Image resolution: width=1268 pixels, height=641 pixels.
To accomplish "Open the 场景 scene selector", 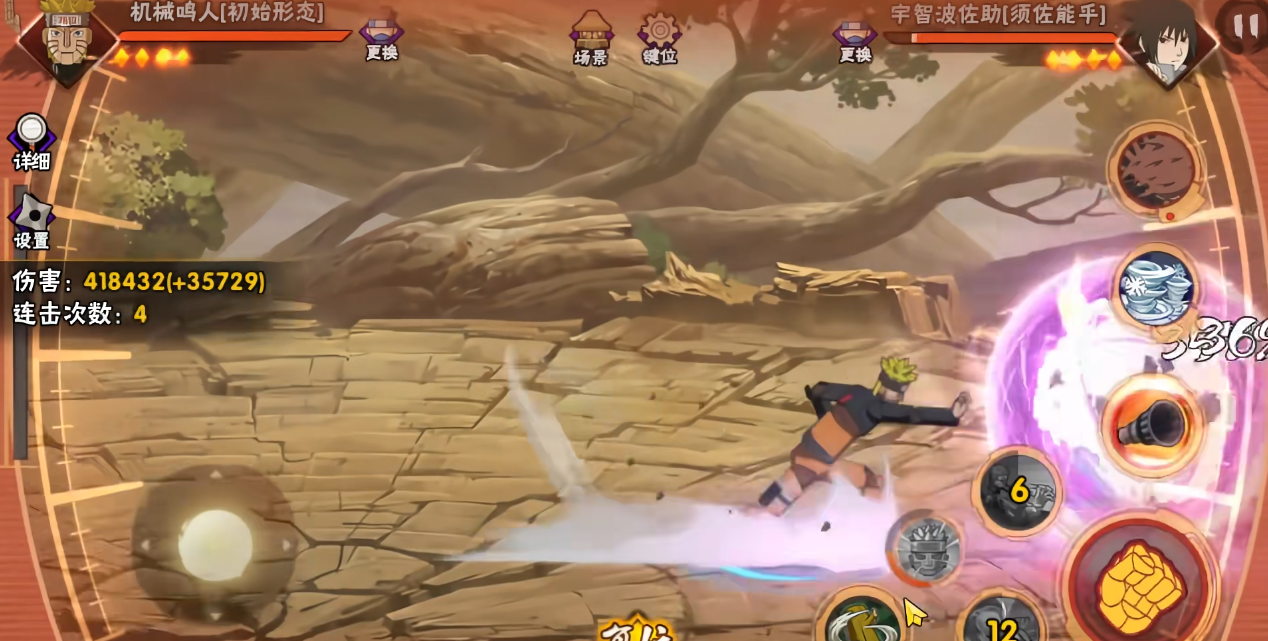I will tap(591, 36).
